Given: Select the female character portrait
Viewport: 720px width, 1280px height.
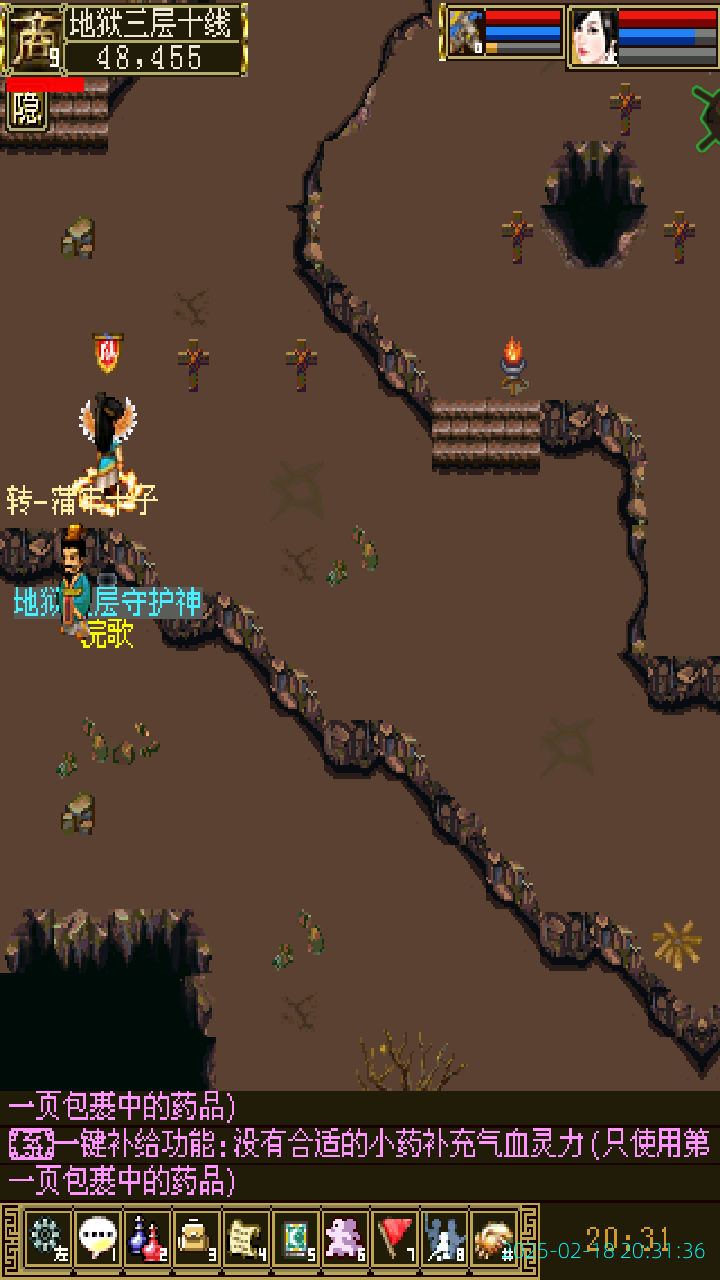Looking at the screenshot, I should pos(594,37).
